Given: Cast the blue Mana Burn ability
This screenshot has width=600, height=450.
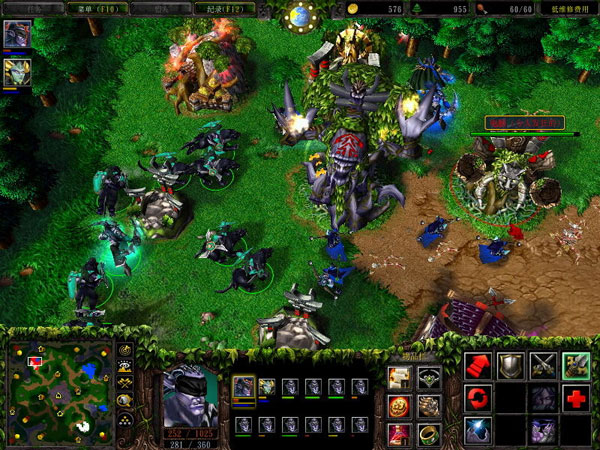Looking at the screenshot, I should point(477,430).
